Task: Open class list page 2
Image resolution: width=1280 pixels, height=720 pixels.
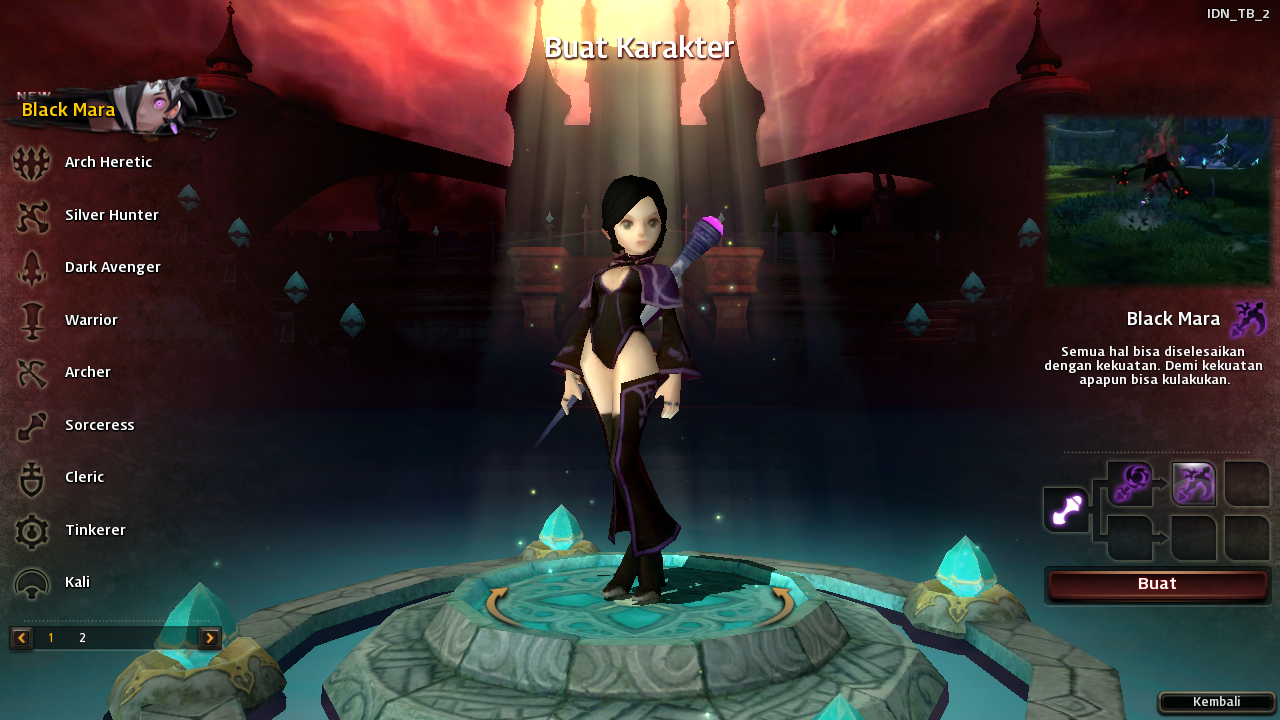Action: 83,638
